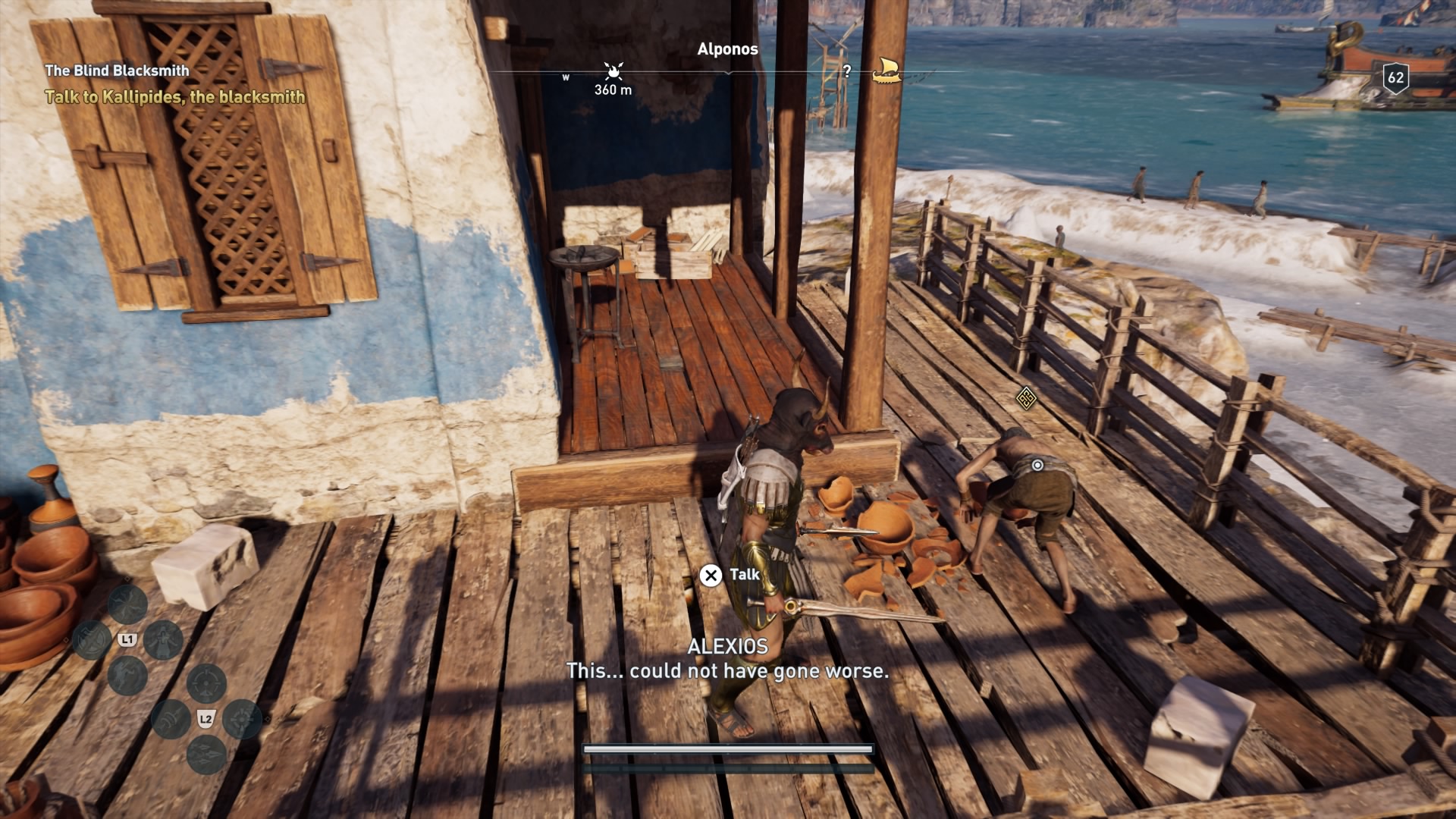Viewport: 1456px width, 819px height.
Task: Click the W direction marker on the compass
Action: 565,77
